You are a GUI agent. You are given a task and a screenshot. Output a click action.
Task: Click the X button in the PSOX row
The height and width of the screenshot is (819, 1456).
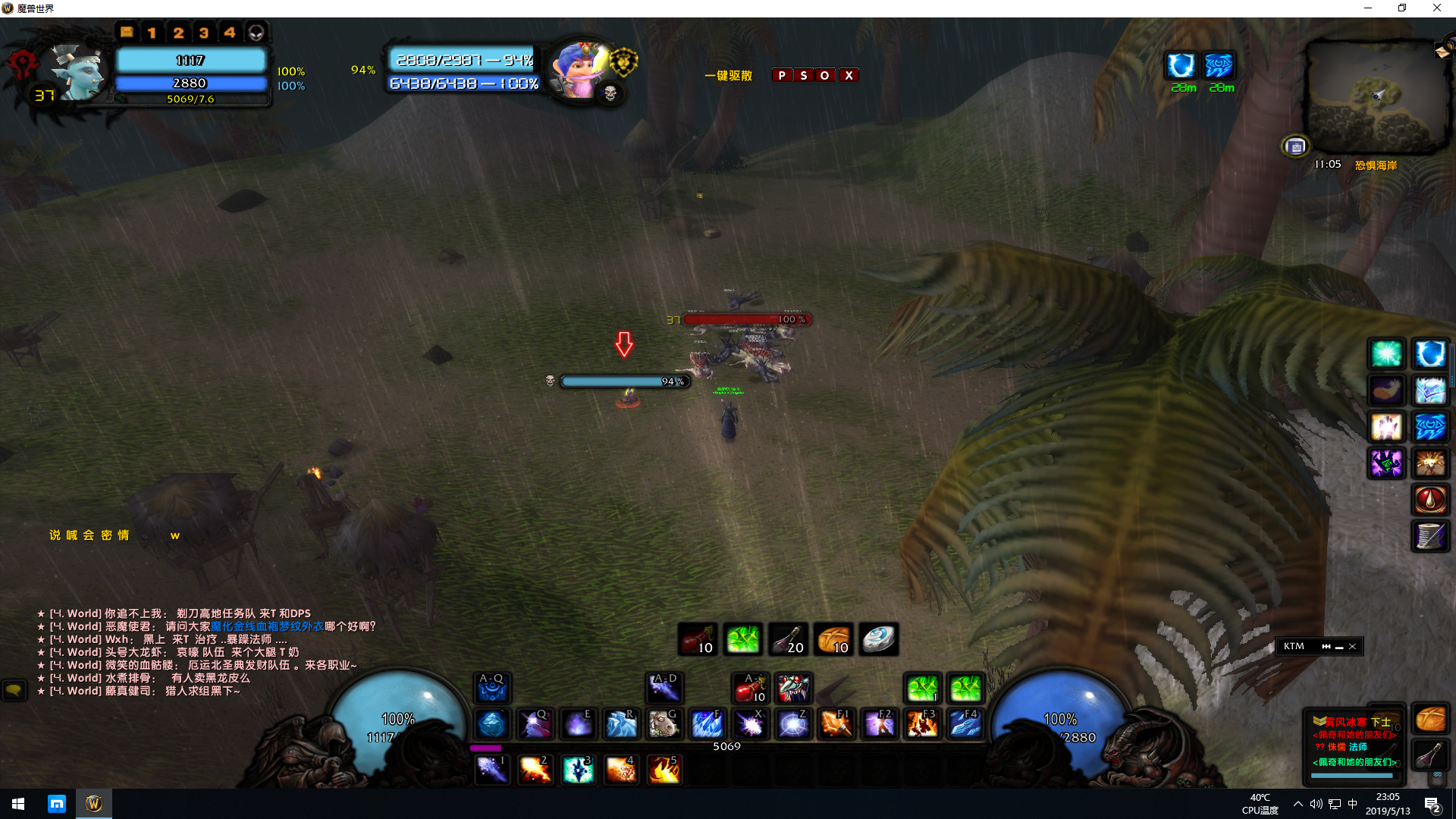pyautogui.click(x=849, y=75)
